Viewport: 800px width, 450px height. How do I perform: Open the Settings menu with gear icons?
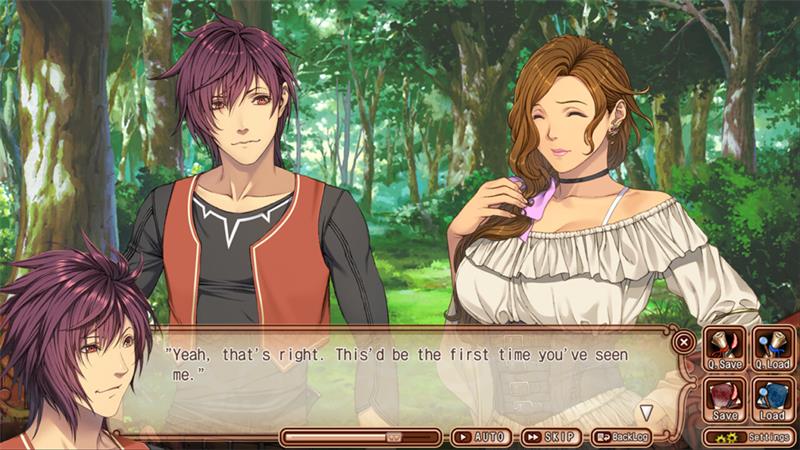pos(748,437)
